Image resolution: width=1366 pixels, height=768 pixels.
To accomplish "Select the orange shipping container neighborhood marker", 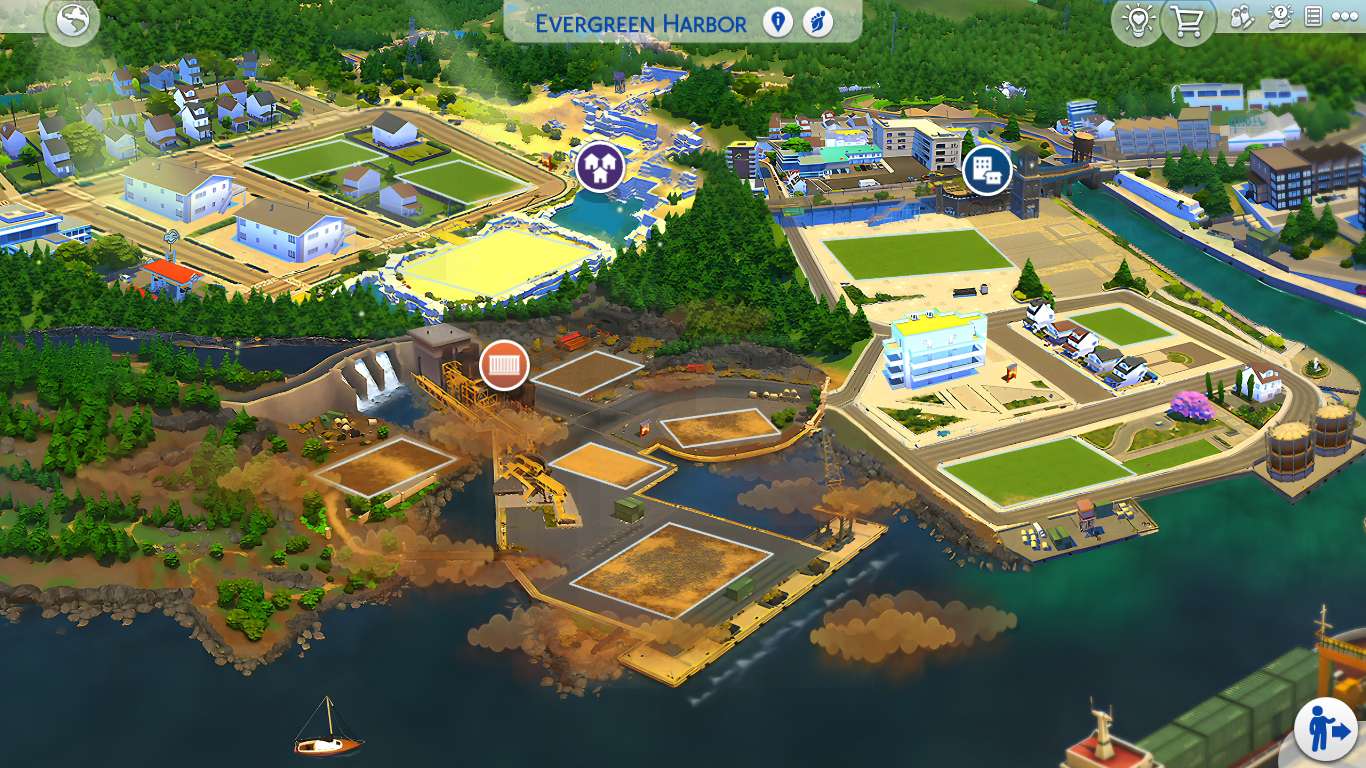I will tap(504, 364).
